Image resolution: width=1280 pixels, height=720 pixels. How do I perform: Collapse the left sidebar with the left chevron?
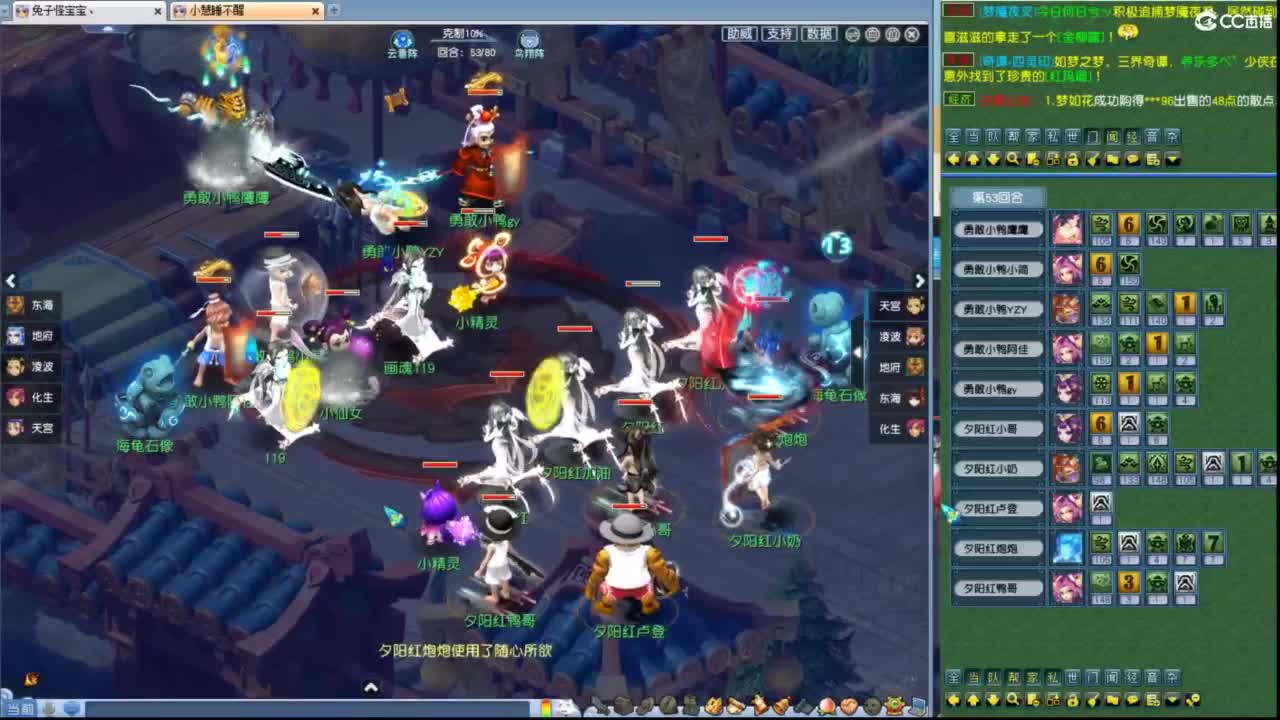pyautogui.click(x=11, y=281)
